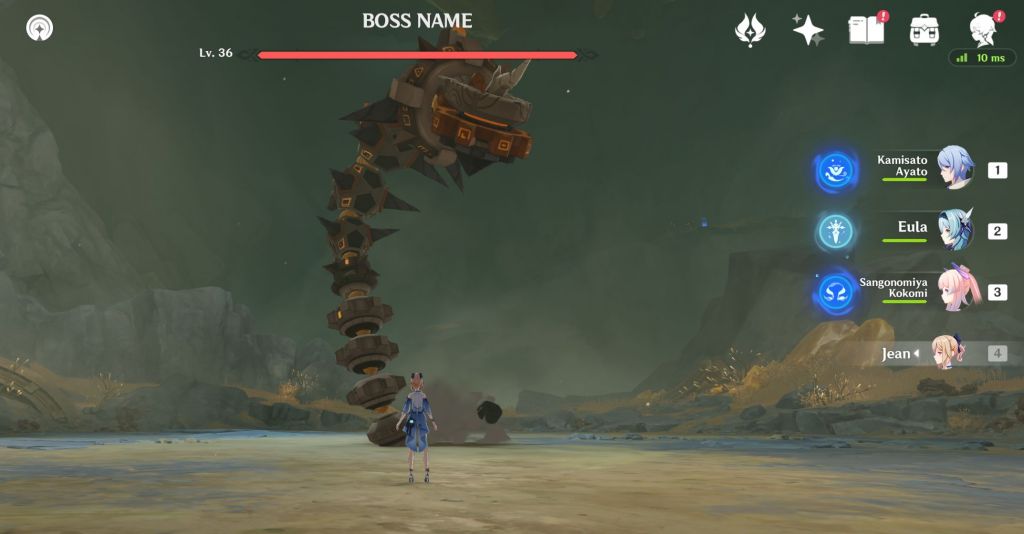Open the Wish menu star icon

[750, 30]
